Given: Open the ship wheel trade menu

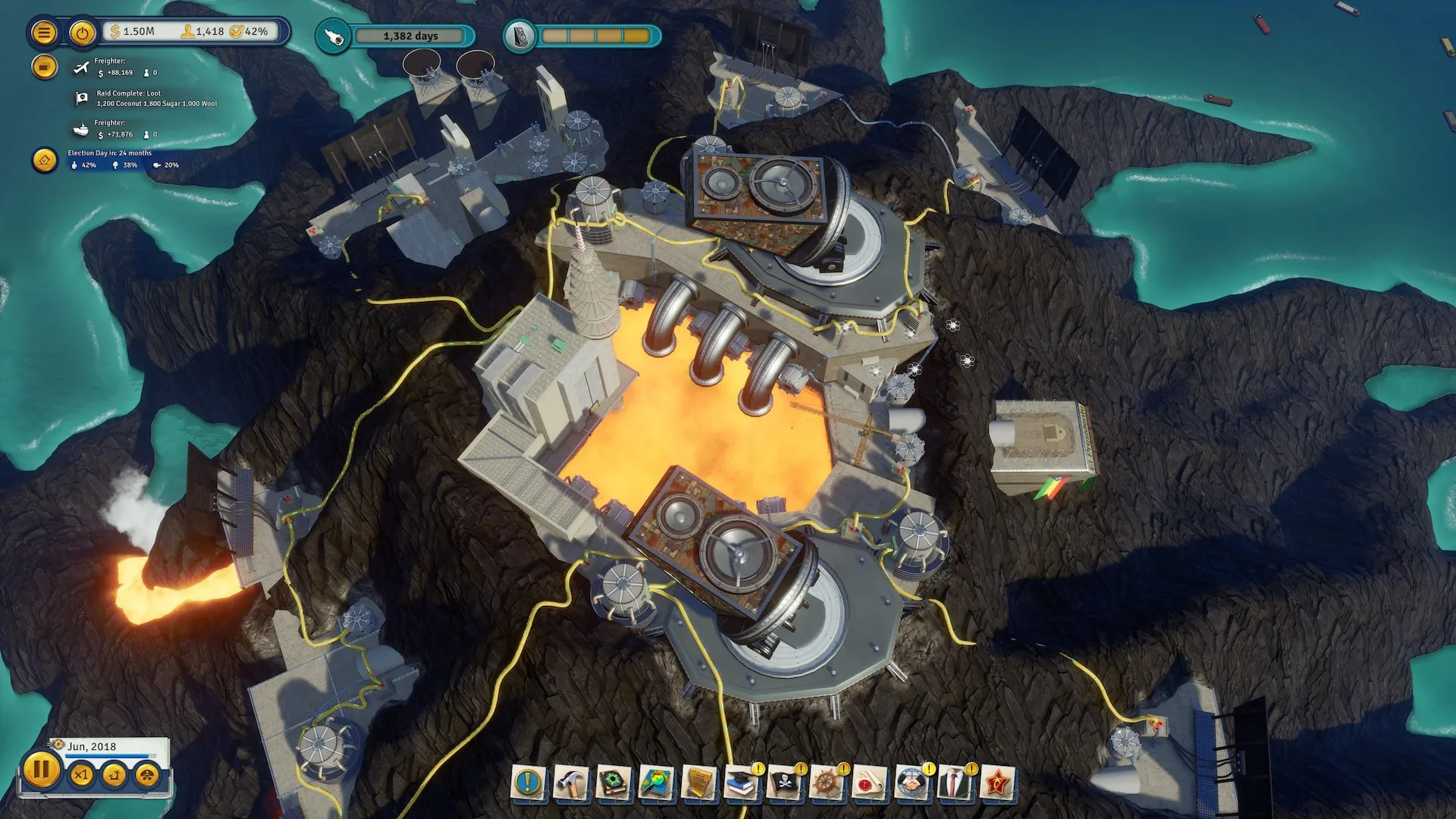Looking at the screenshot, I should 827,783.
